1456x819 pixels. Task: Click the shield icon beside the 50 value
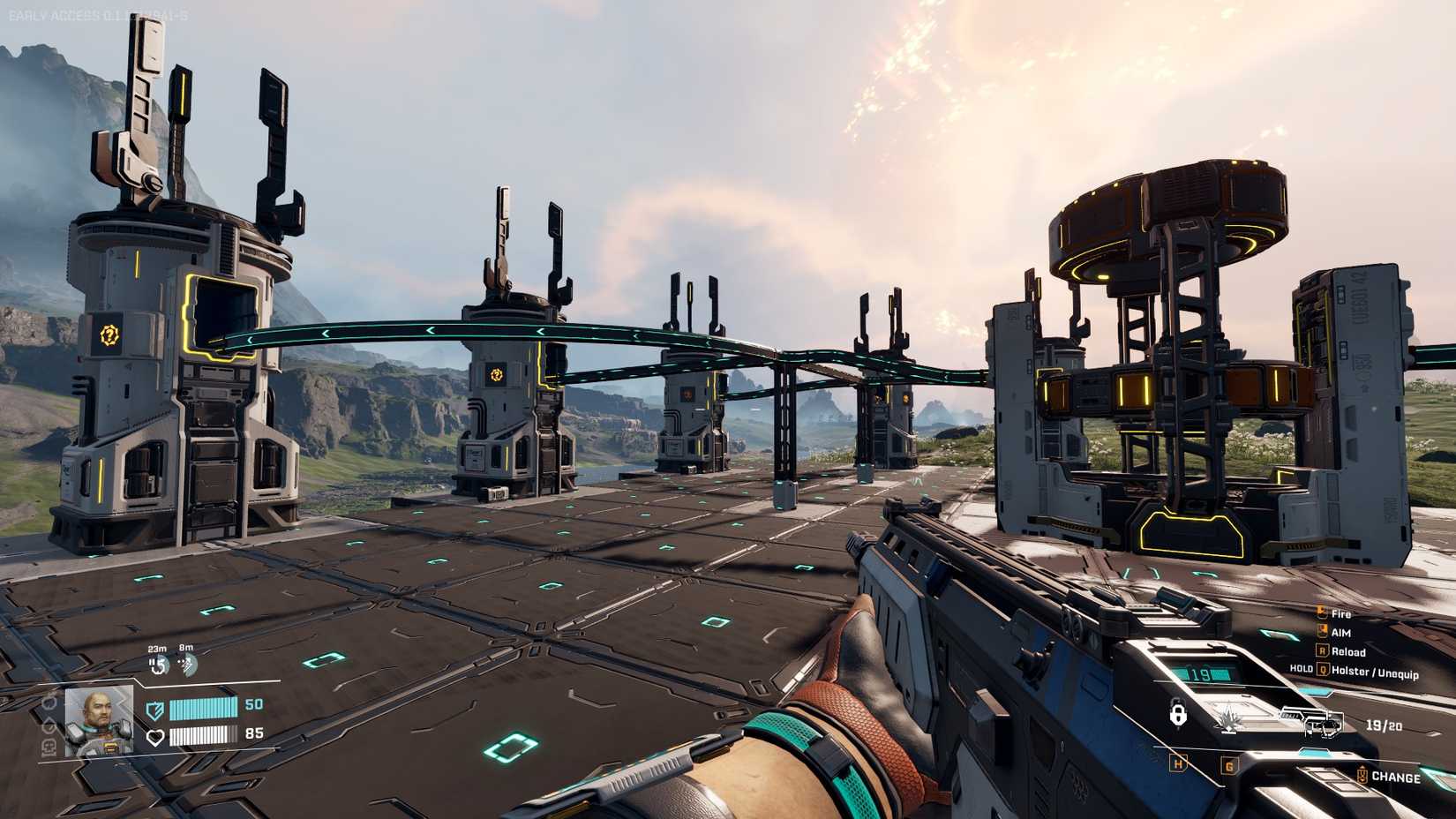[x=154, y=710]
